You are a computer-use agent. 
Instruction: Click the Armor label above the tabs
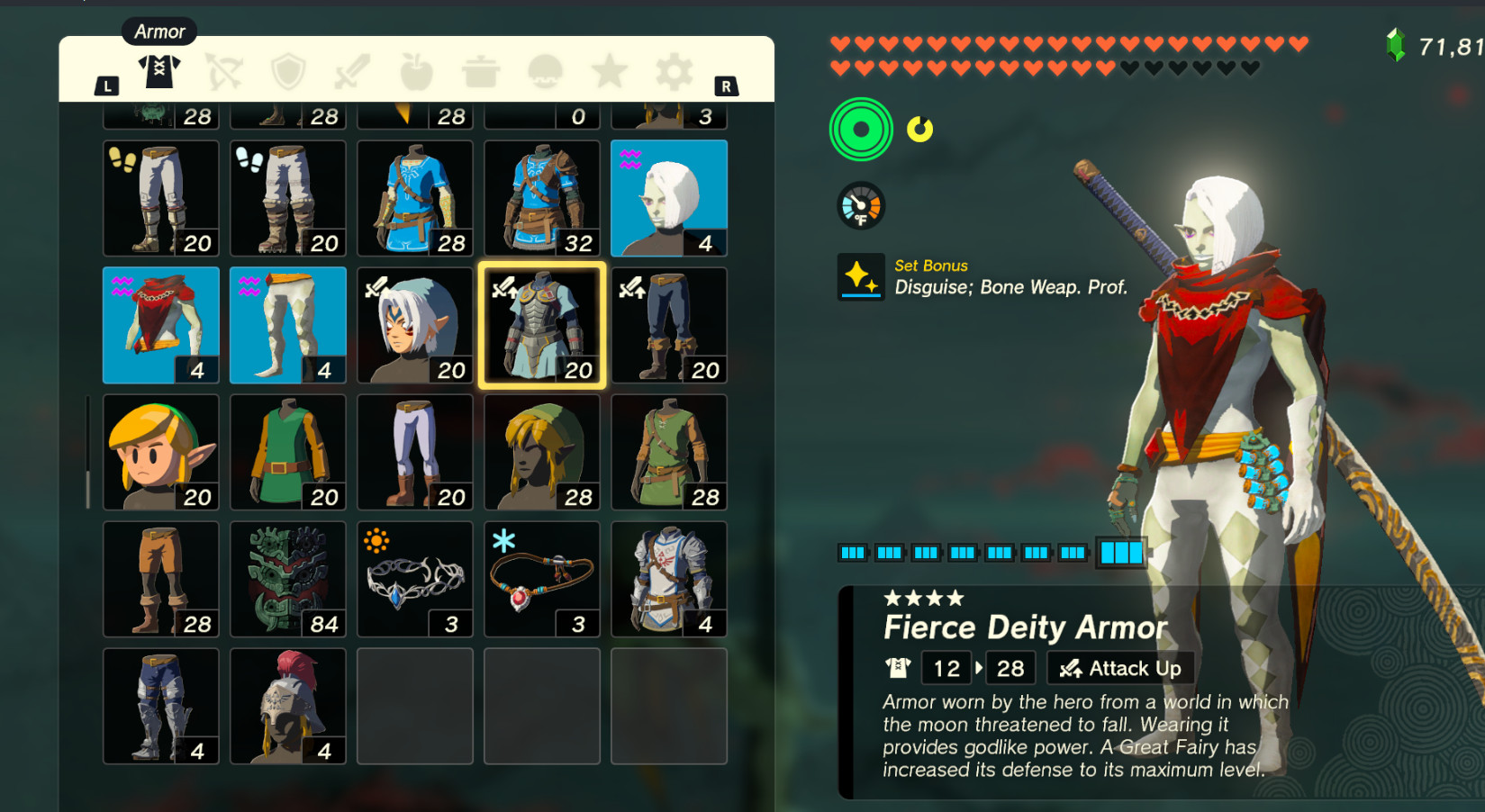[x=158, y=32]
